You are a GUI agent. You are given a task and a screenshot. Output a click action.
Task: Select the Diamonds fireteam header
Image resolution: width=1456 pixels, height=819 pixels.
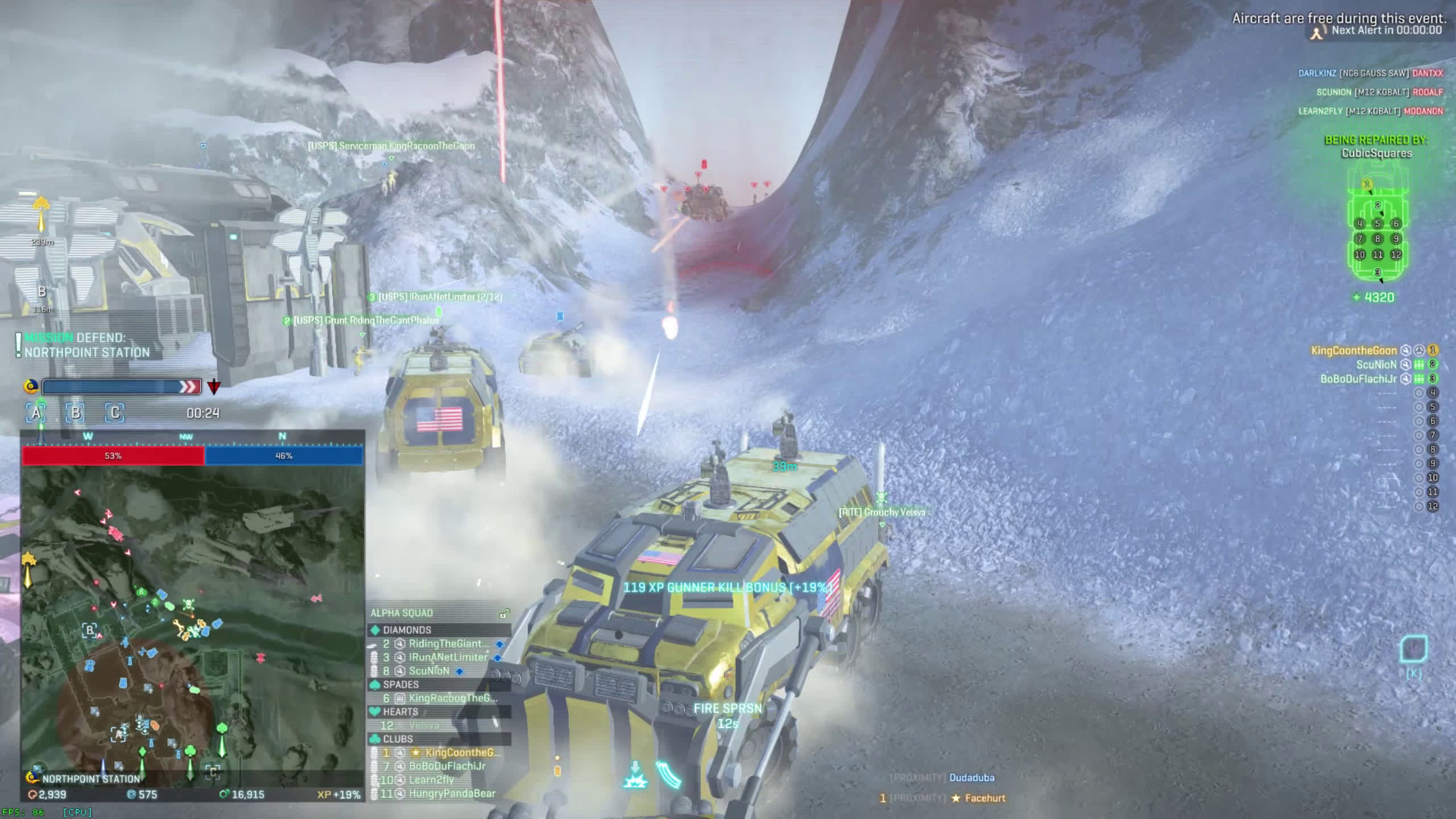(x=407, y=630)
